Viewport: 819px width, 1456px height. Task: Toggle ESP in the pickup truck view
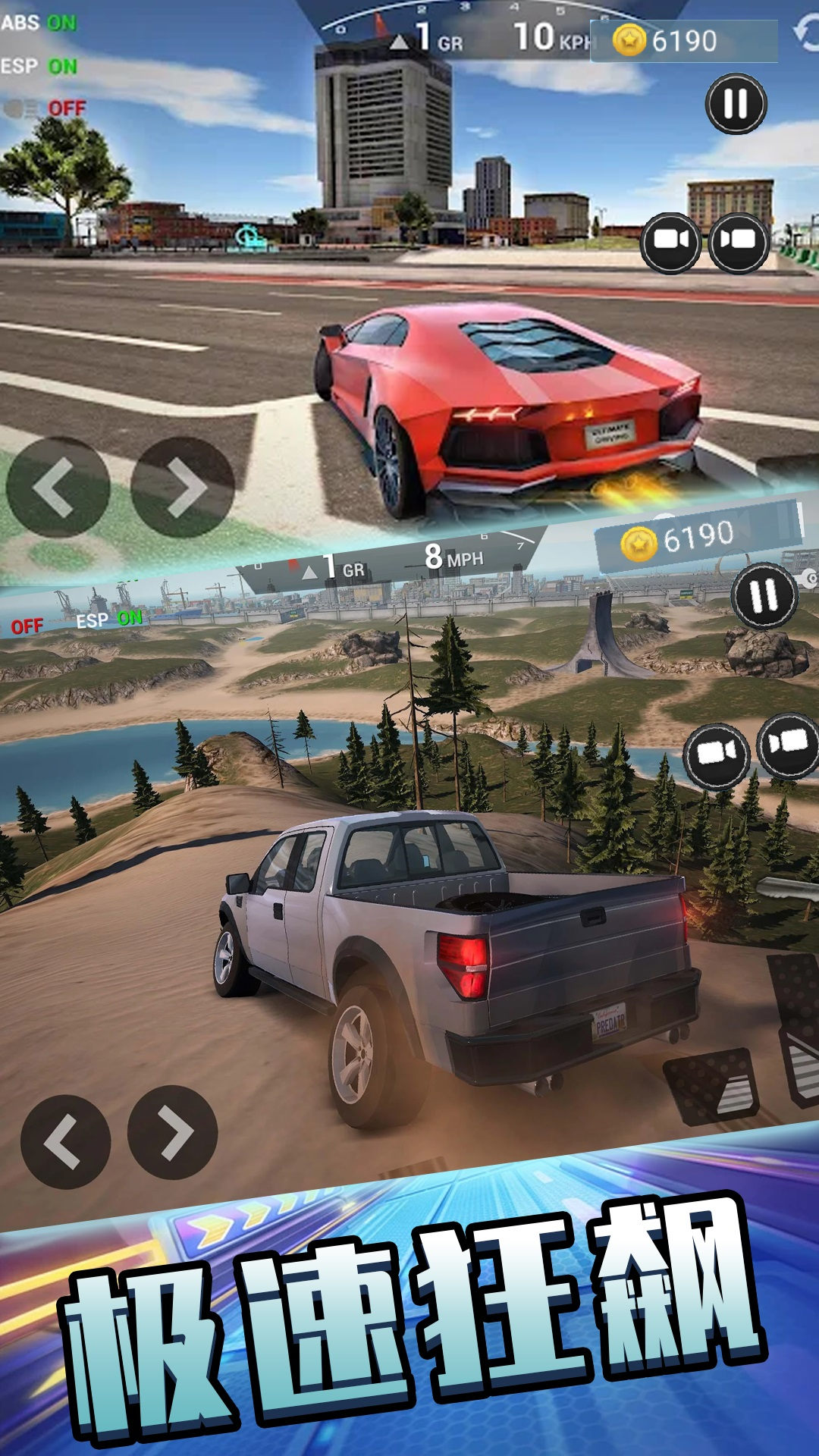click(x=109, y=620)
